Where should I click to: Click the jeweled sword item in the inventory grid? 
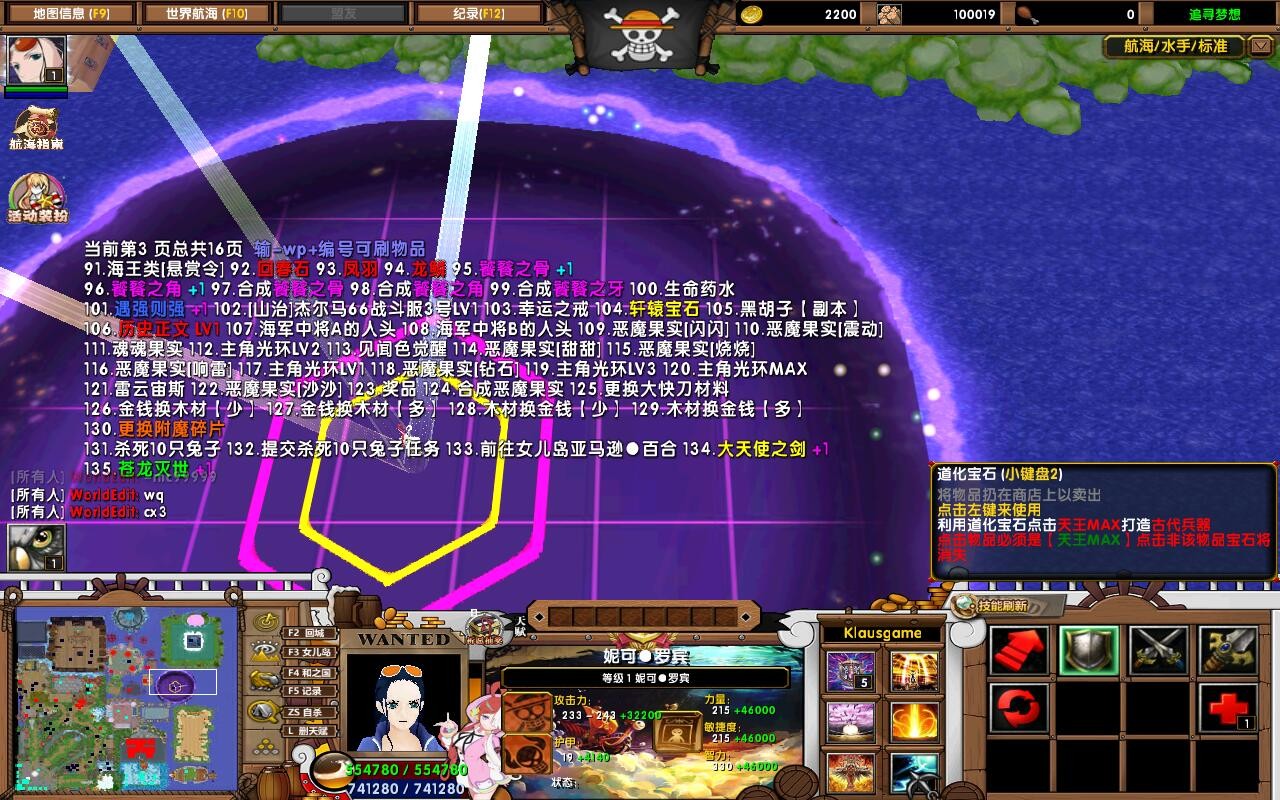point(1227,648)
